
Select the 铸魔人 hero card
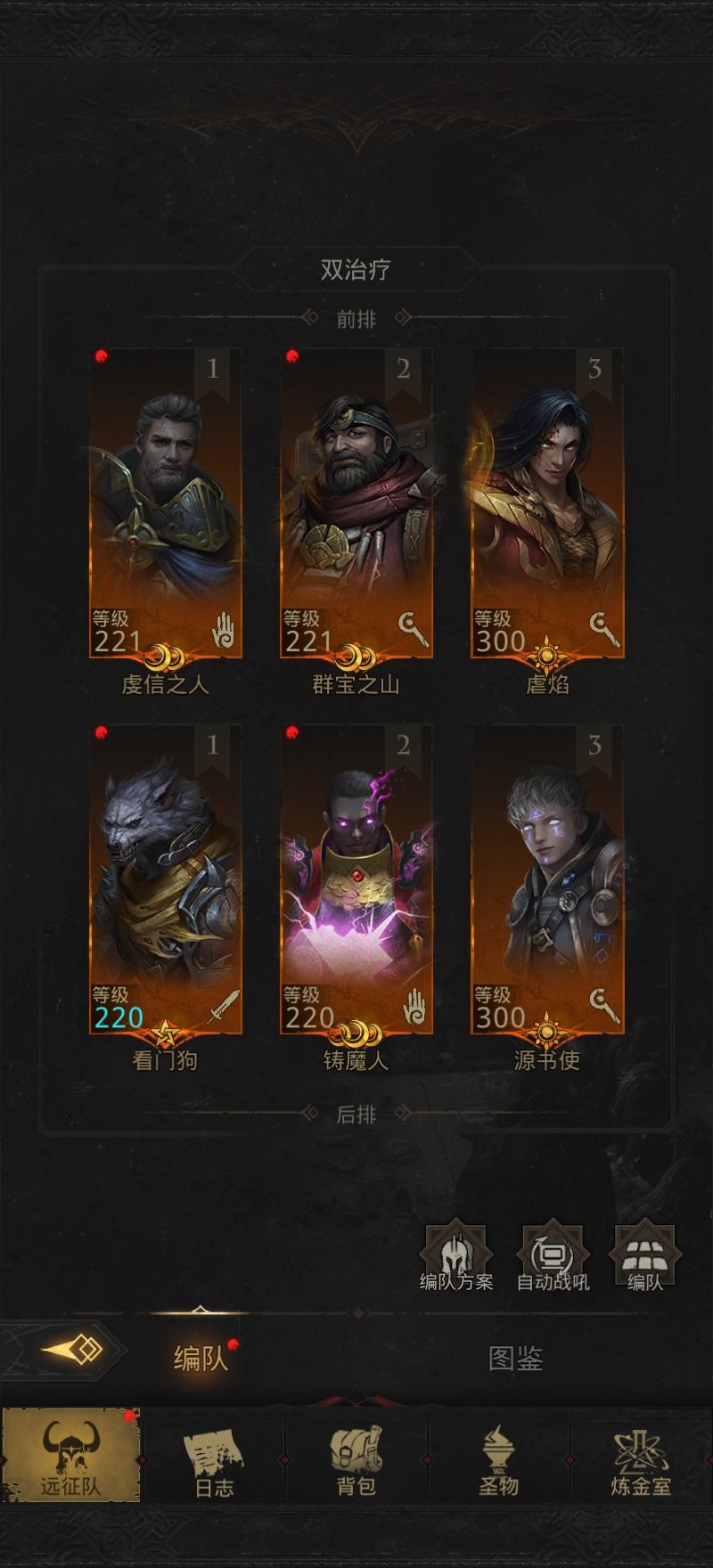356,879
